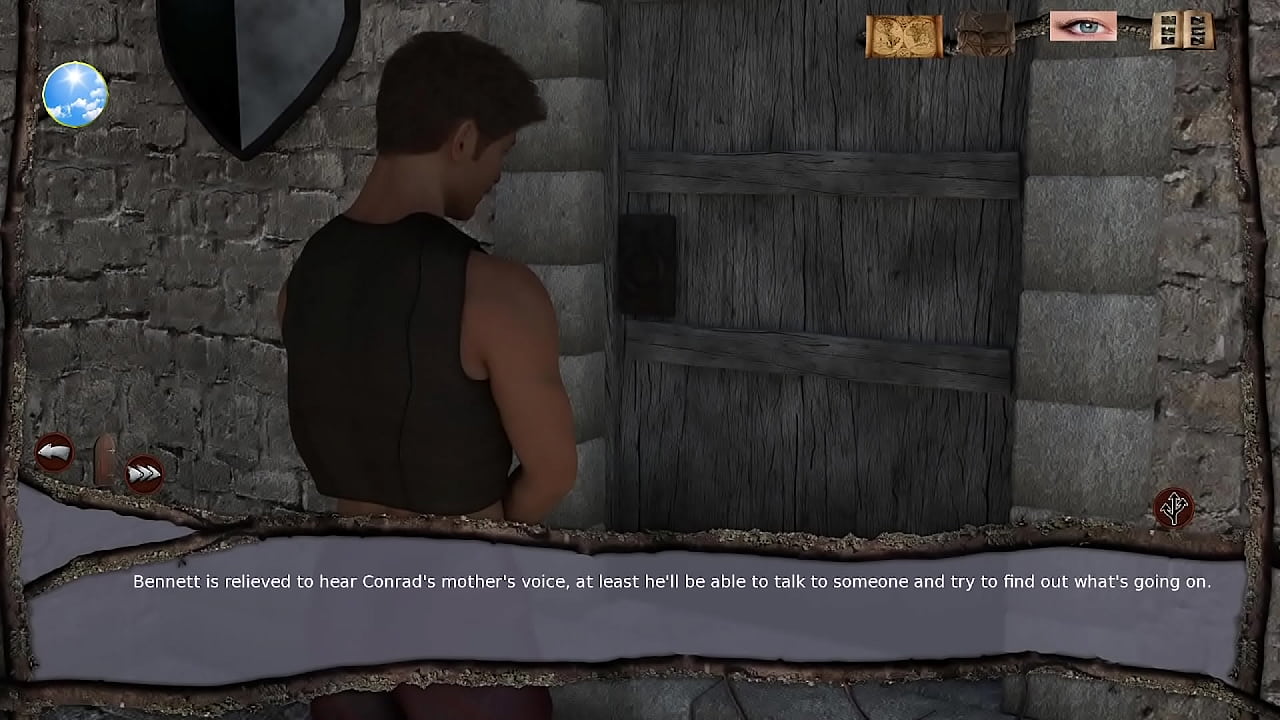Toggle skip mode using the triple chevron button
This screenshot has width=1280, height=720.
pyautogui.click(x=143, y=472)
